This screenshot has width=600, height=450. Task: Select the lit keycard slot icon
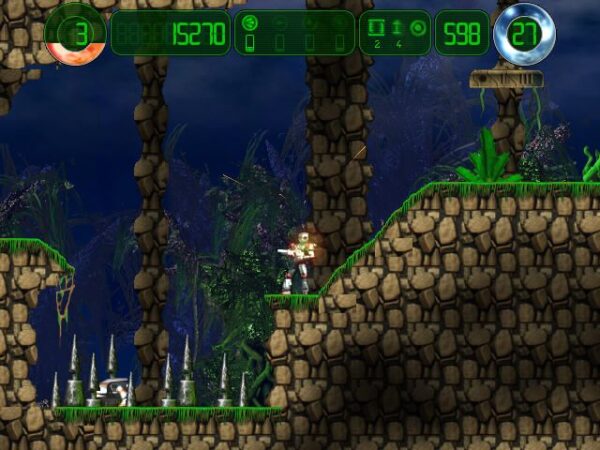click(x=250, y=43)
